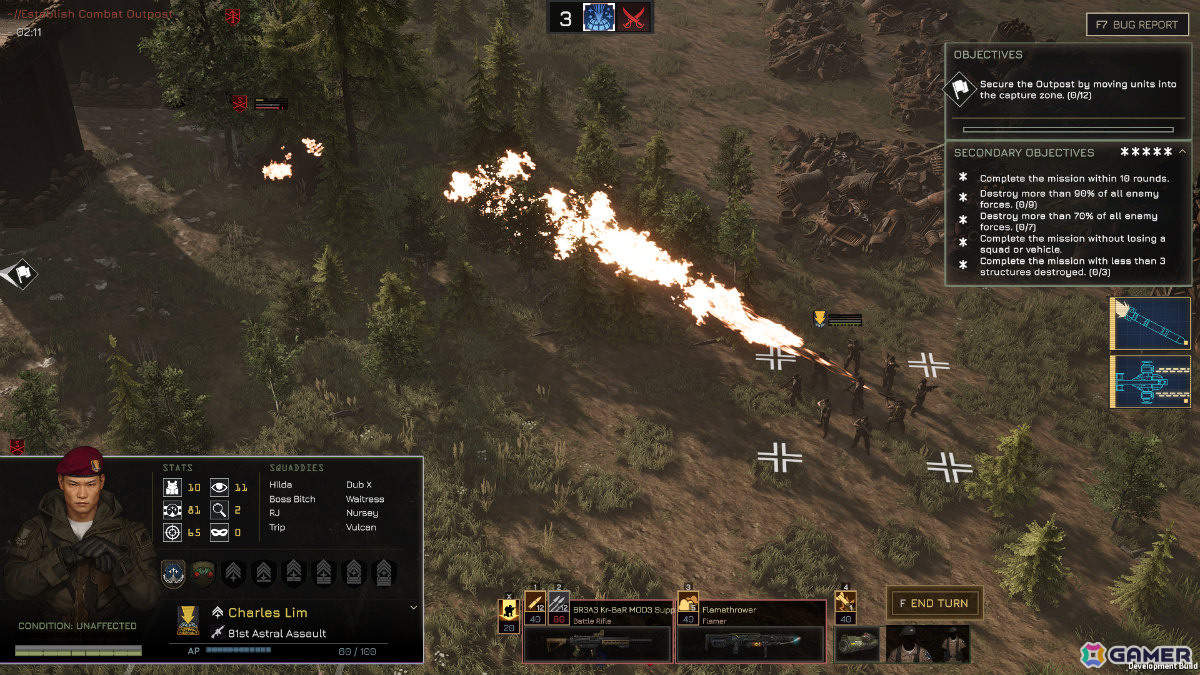Click the capture zone flag marker
The height and width of the screenshot is (675, 1200).
point(20,273)
